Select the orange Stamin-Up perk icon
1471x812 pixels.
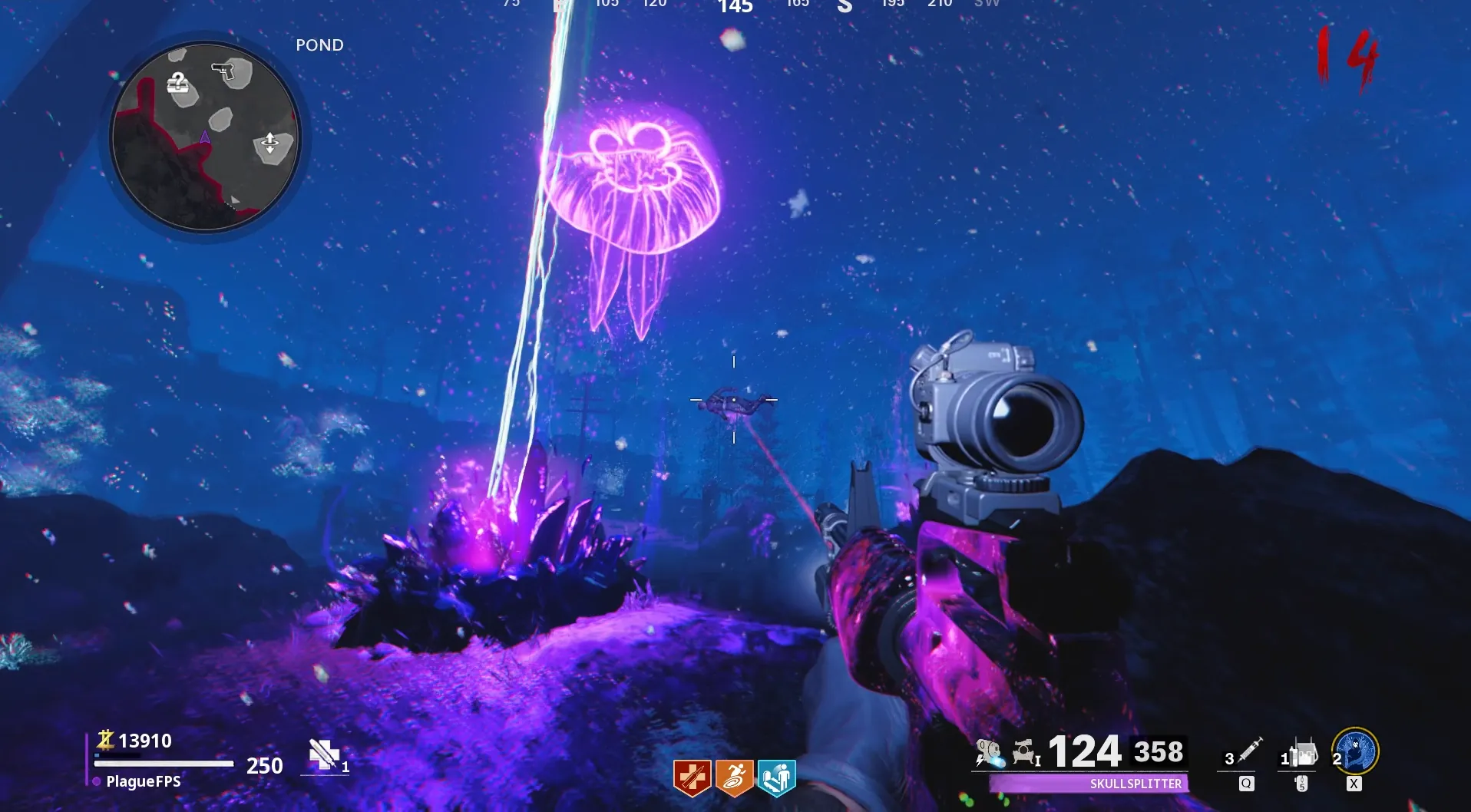734,778
